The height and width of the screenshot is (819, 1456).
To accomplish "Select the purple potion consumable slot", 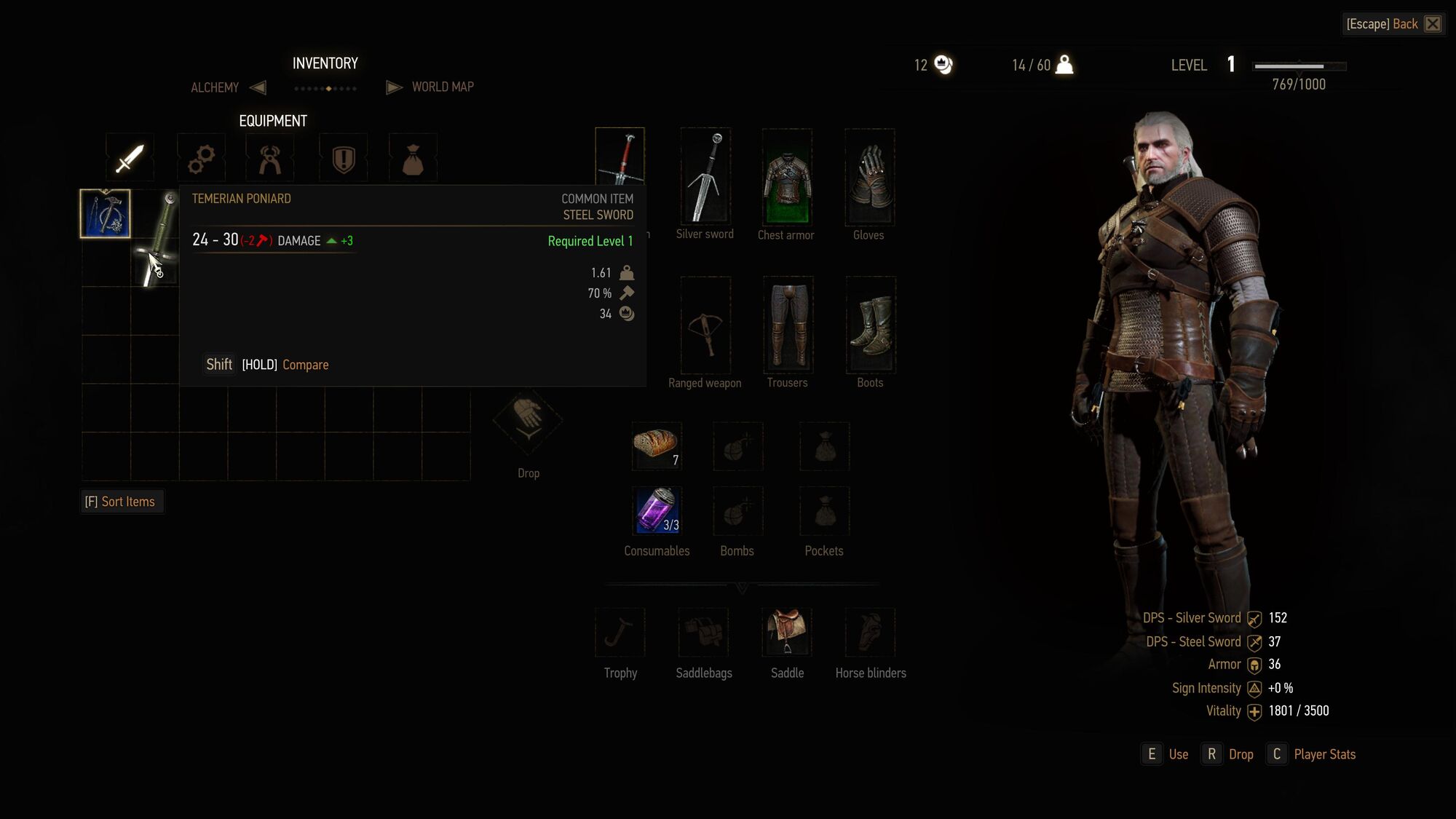I will (657, 510).
